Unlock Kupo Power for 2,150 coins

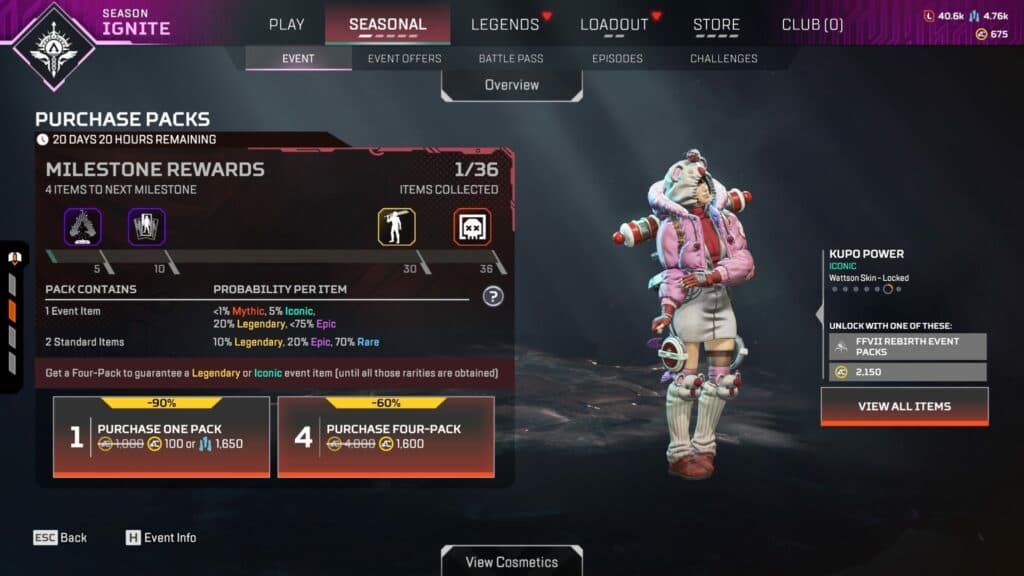tap(907, 372)
